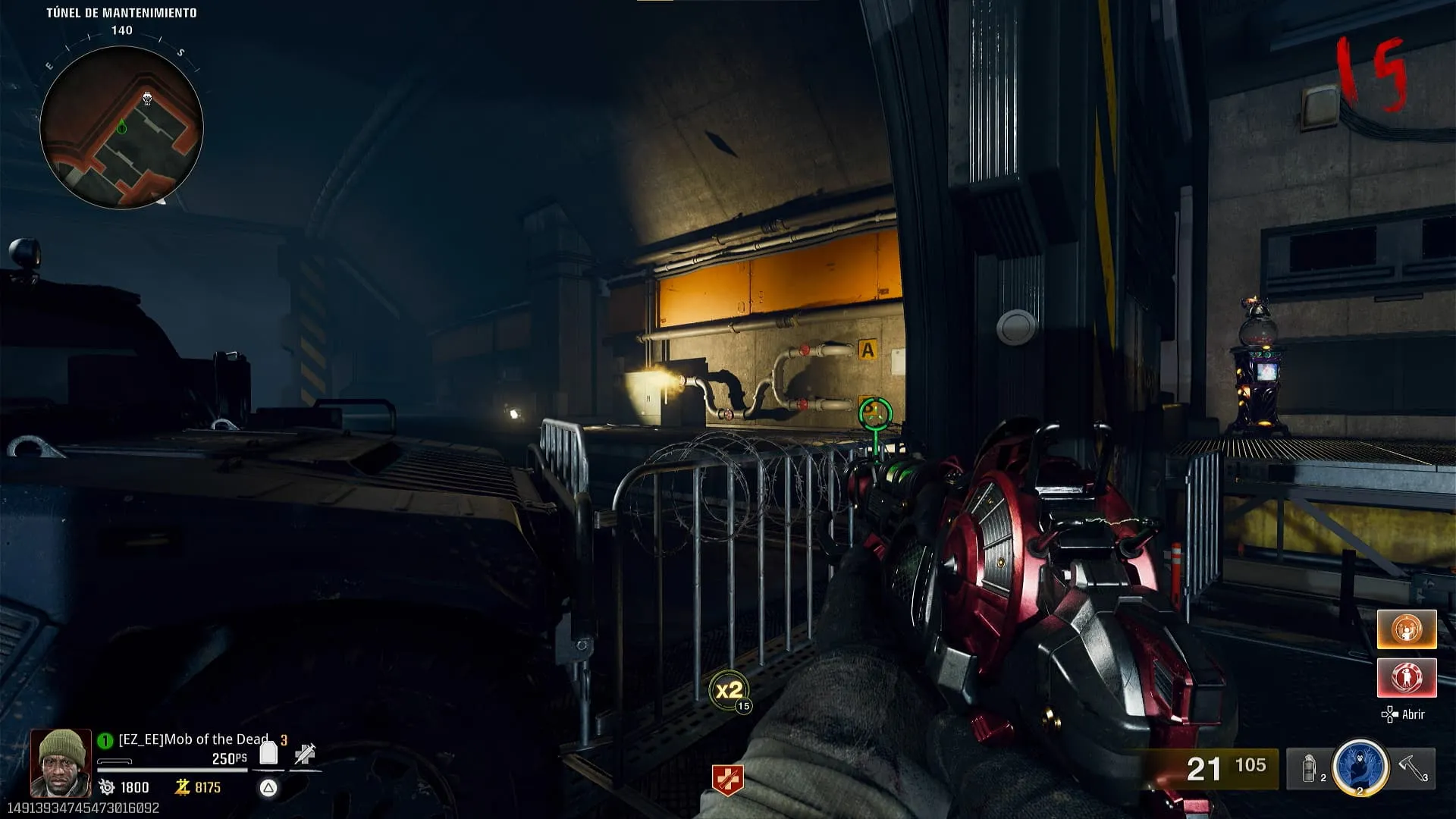Click the red perk shield icon
The width and height of the screenshot is (1456, 819).
[x=726, y=780]
